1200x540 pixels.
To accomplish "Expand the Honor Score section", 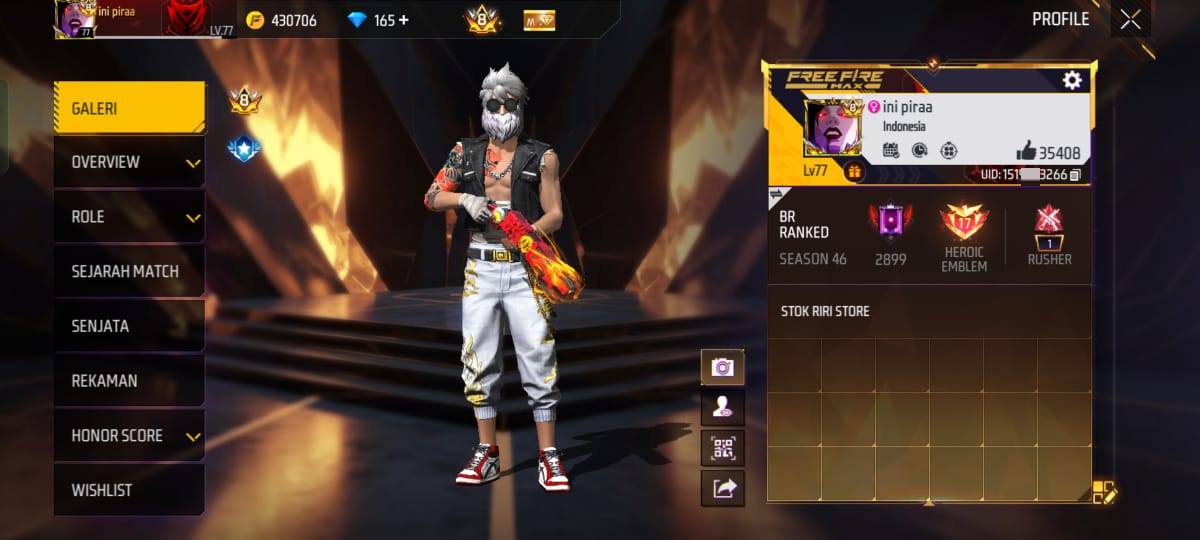I will coord(129,436).
